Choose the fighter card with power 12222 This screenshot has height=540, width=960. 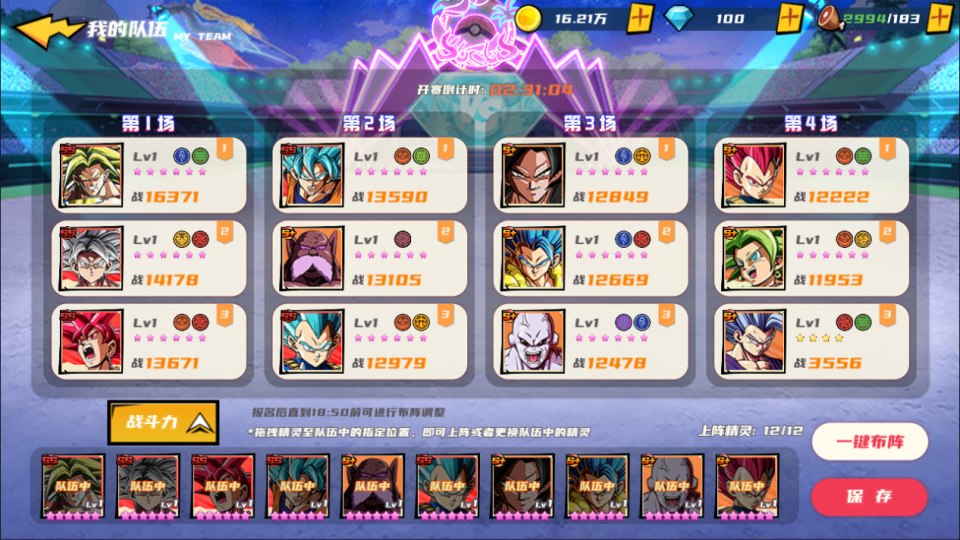click(x=810, y=175)
